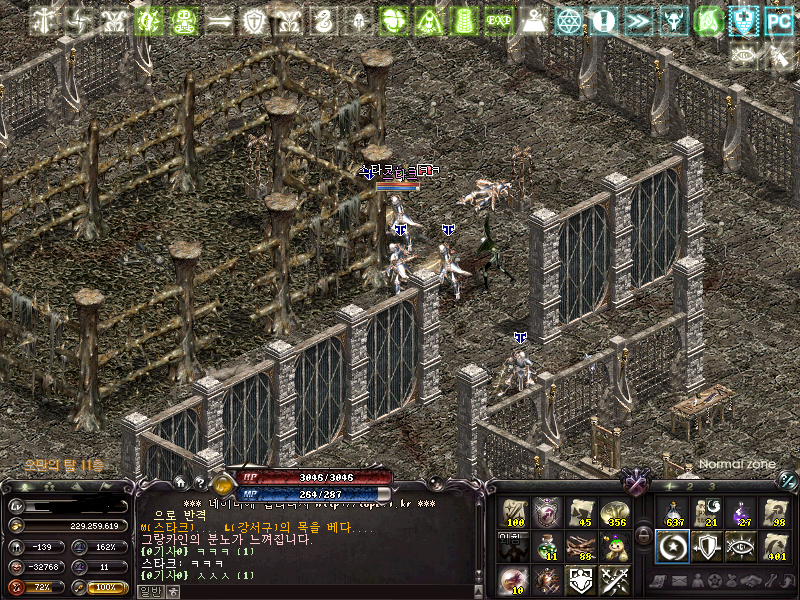The width and height of the screenshot is (800, 600).
Task: Drink the green potion with 11 left
Action: tap(548, 546)
